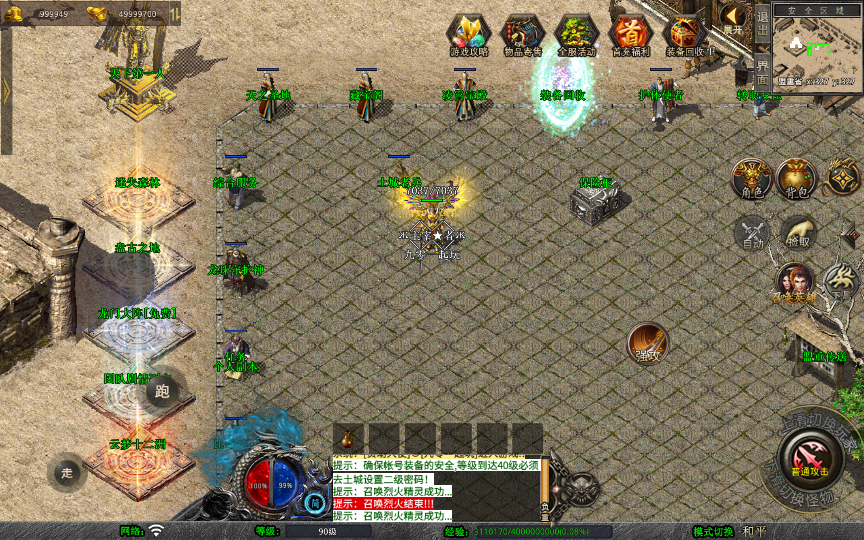Open the 背包 bag inventory

coord(797,178)
